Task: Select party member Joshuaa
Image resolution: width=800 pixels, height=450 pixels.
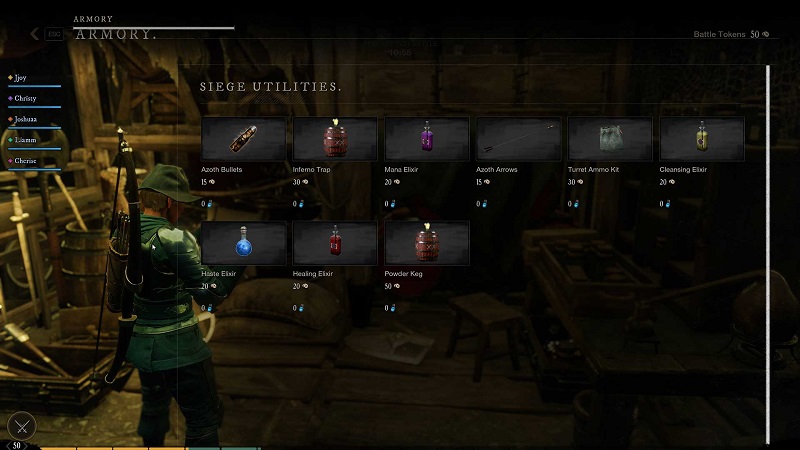Action: [27, 119]
